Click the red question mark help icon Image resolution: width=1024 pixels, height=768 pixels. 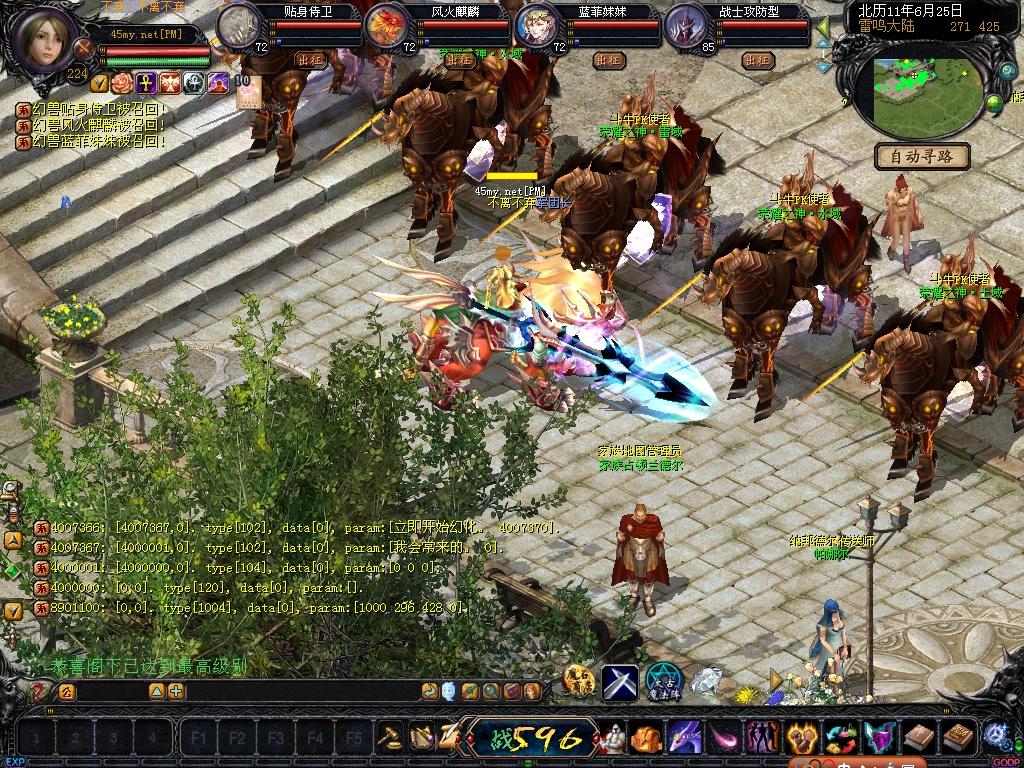pyautogui.click(x=39, y=691)
